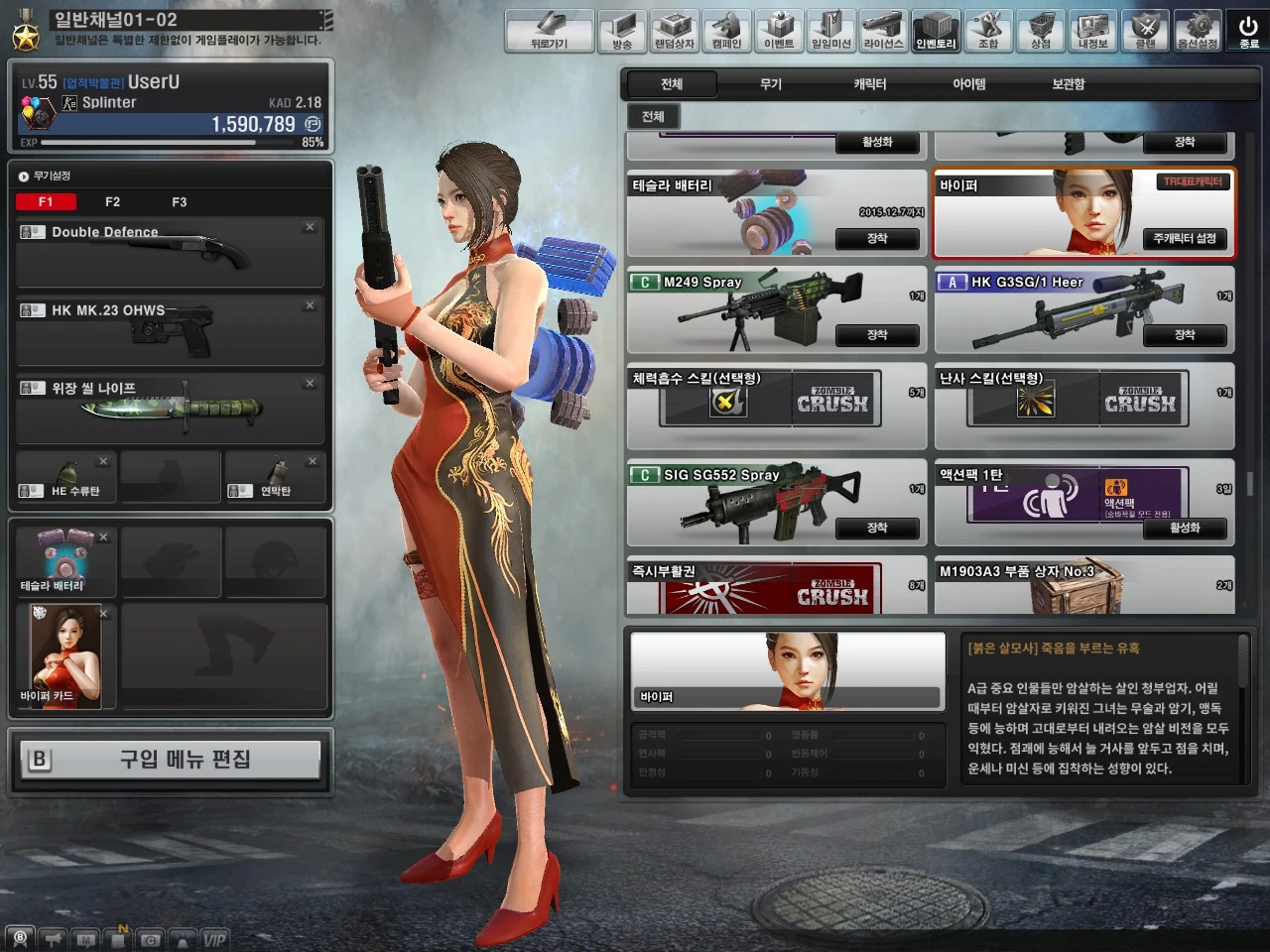Switch to the F3 weapon loadout
This screenshot has width=1270, height=952.
pyautogui.click(x=179, y=201)
